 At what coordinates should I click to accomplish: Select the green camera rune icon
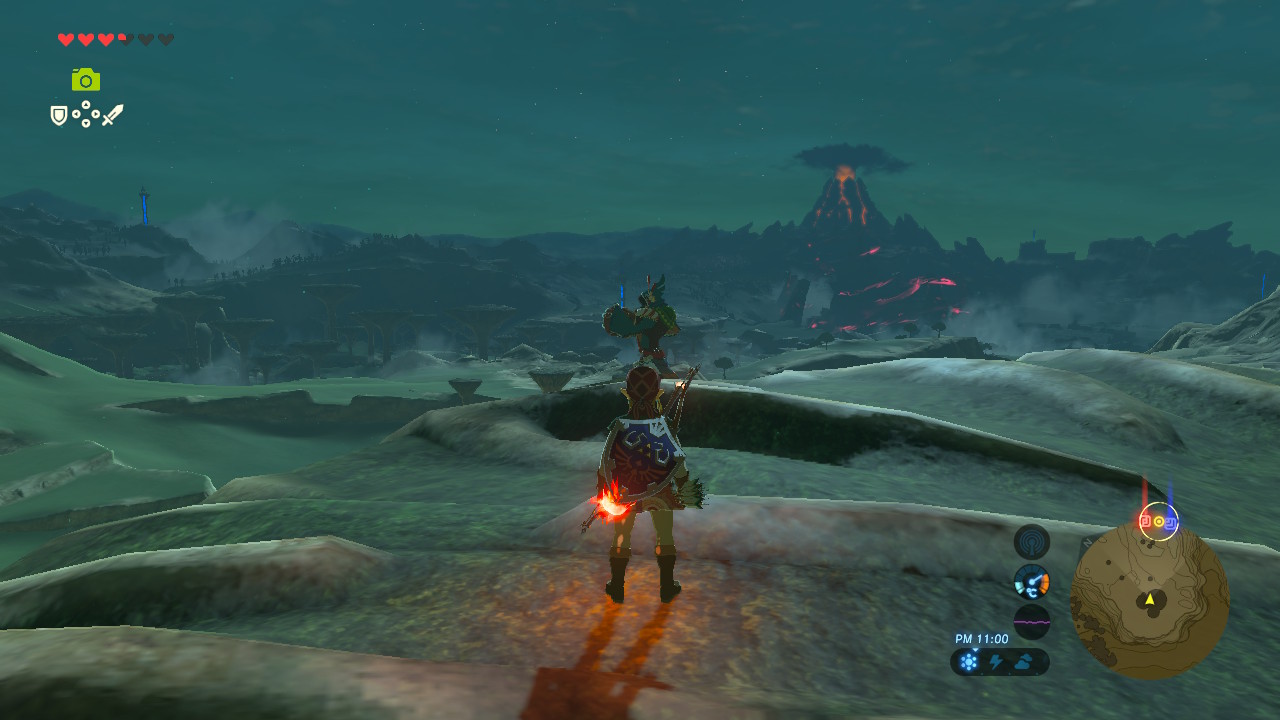coord(86,79)
